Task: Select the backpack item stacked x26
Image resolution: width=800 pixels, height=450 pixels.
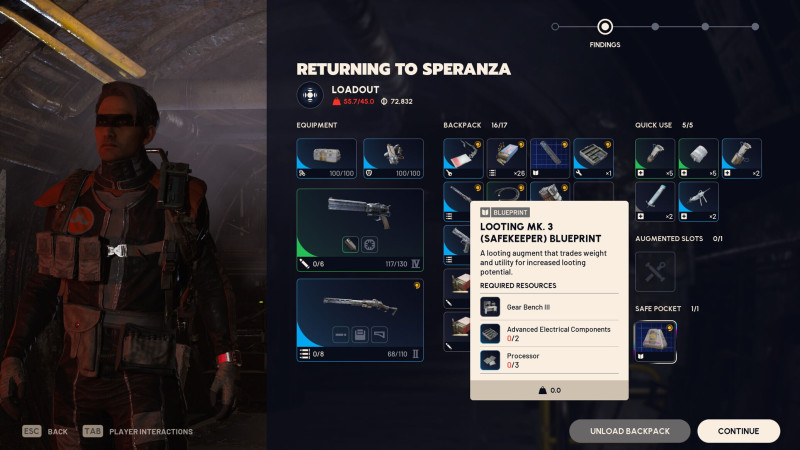Action: [507, 159]
